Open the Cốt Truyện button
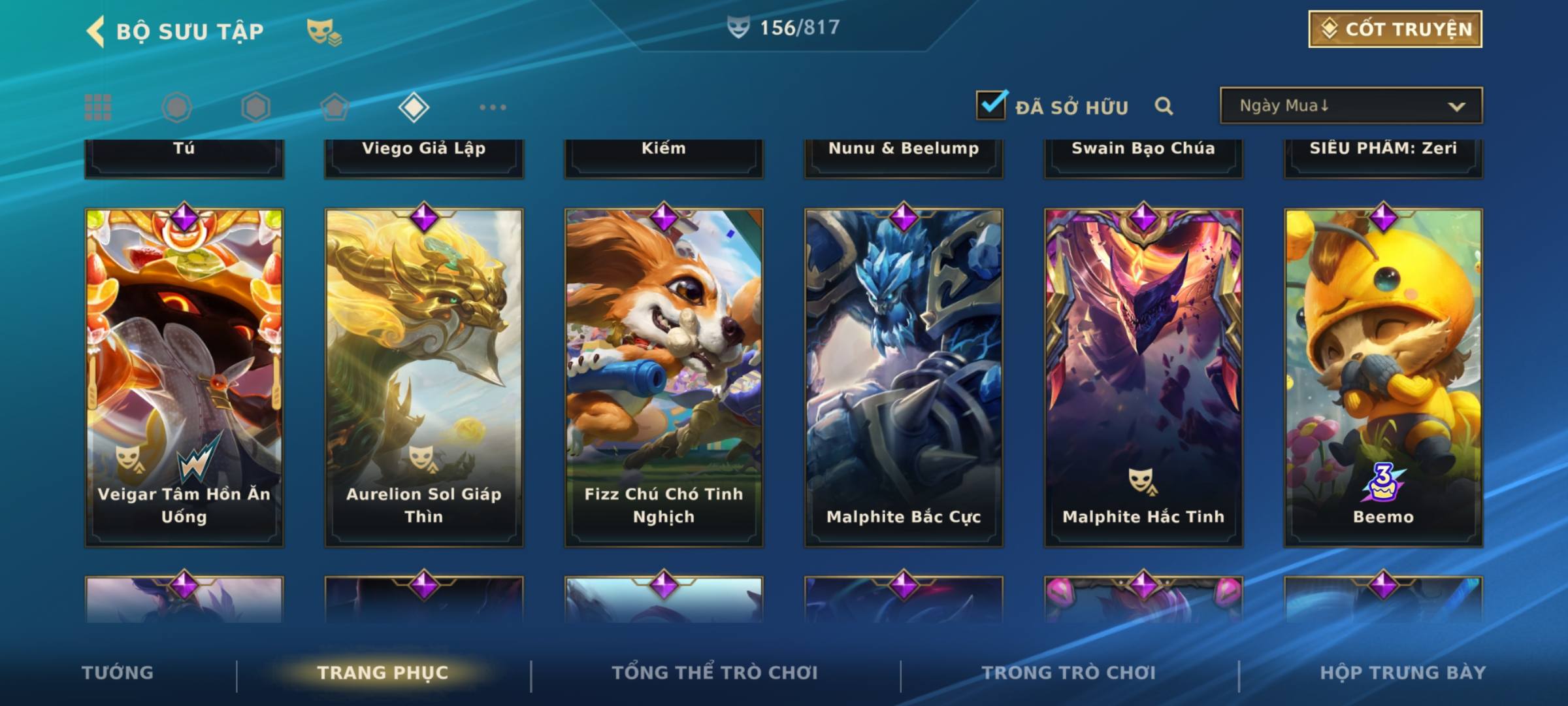 point(1395,29)
